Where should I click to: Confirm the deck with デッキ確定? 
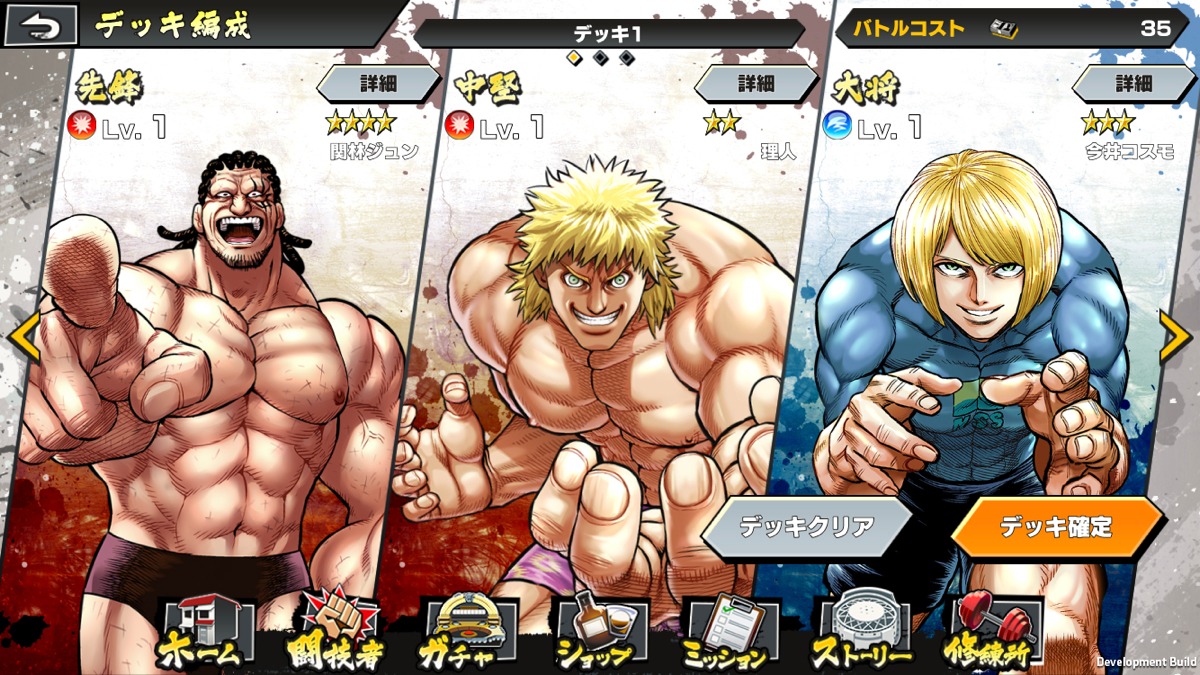pos(1056,527)
